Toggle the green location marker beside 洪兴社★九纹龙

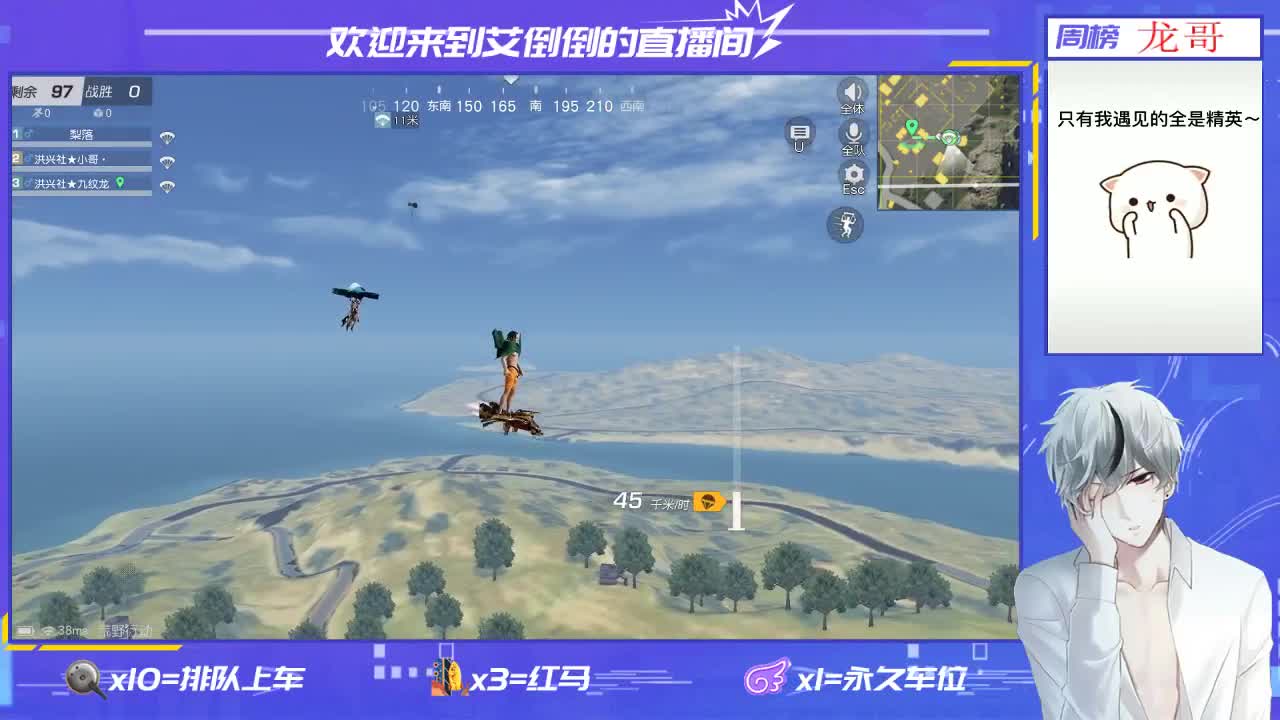[120, 183]
